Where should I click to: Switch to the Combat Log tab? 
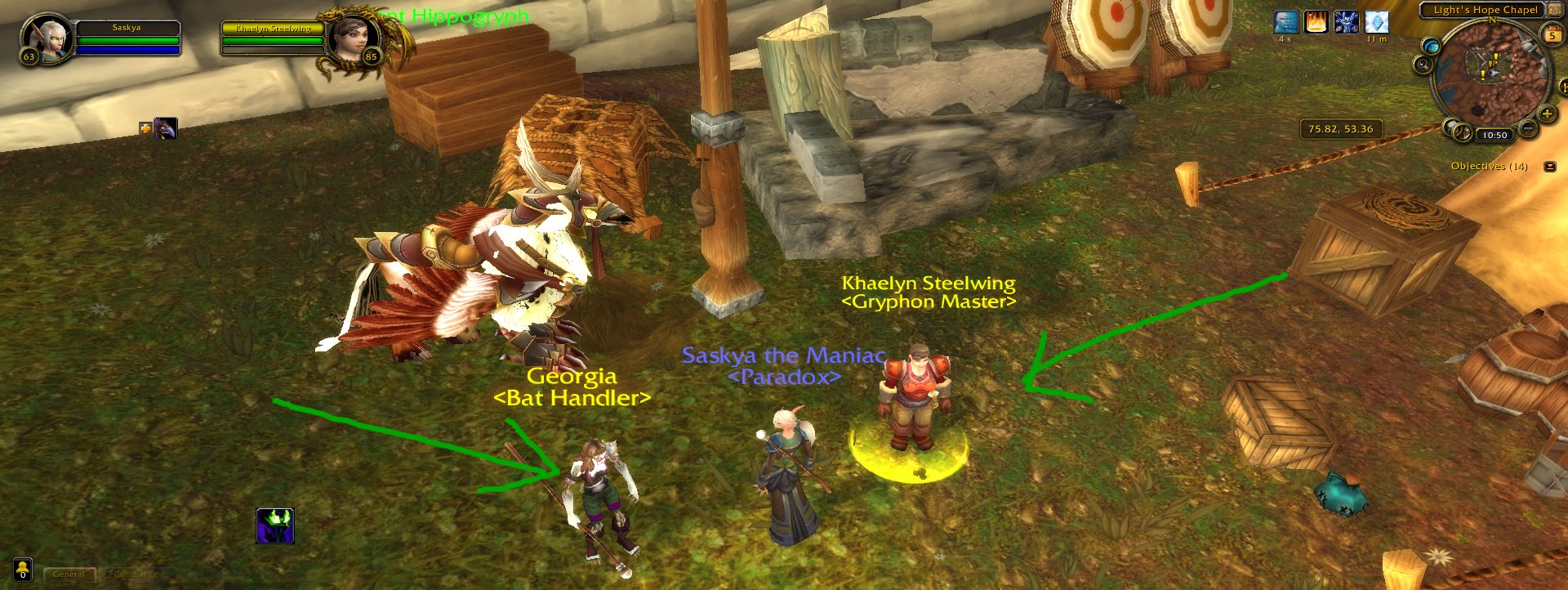tap(139, 574)
